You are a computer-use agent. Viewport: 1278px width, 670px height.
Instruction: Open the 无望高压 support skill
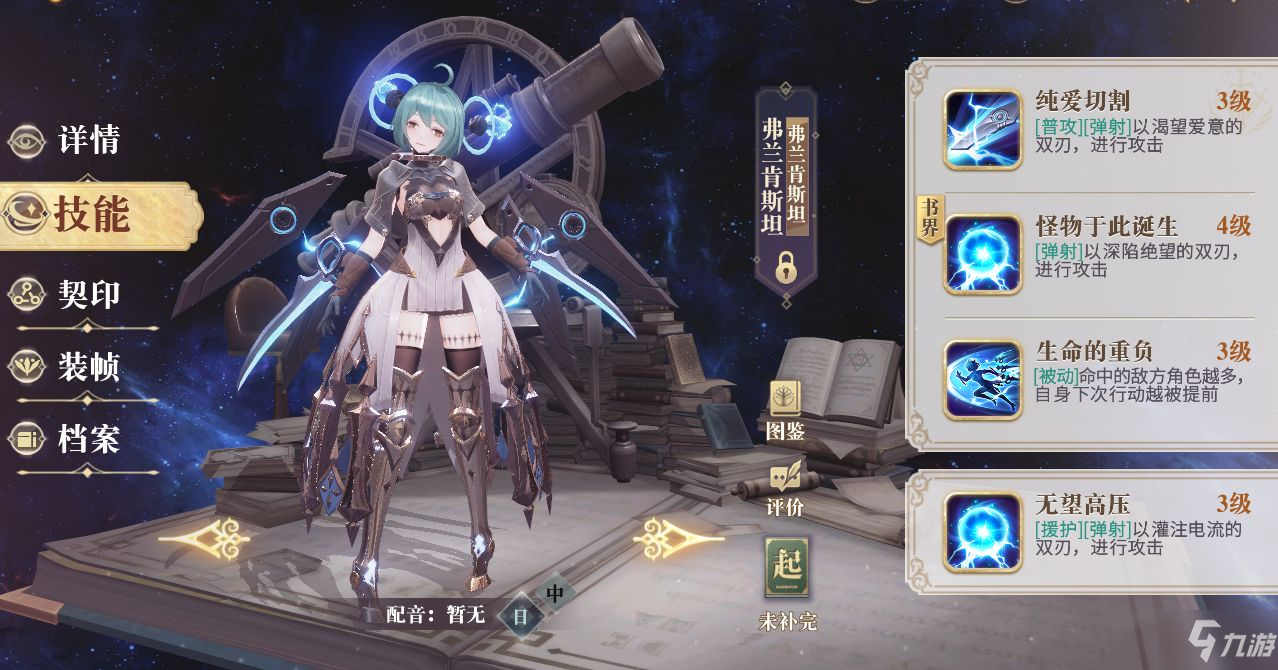pyautogui.click(x=982, y=530)
